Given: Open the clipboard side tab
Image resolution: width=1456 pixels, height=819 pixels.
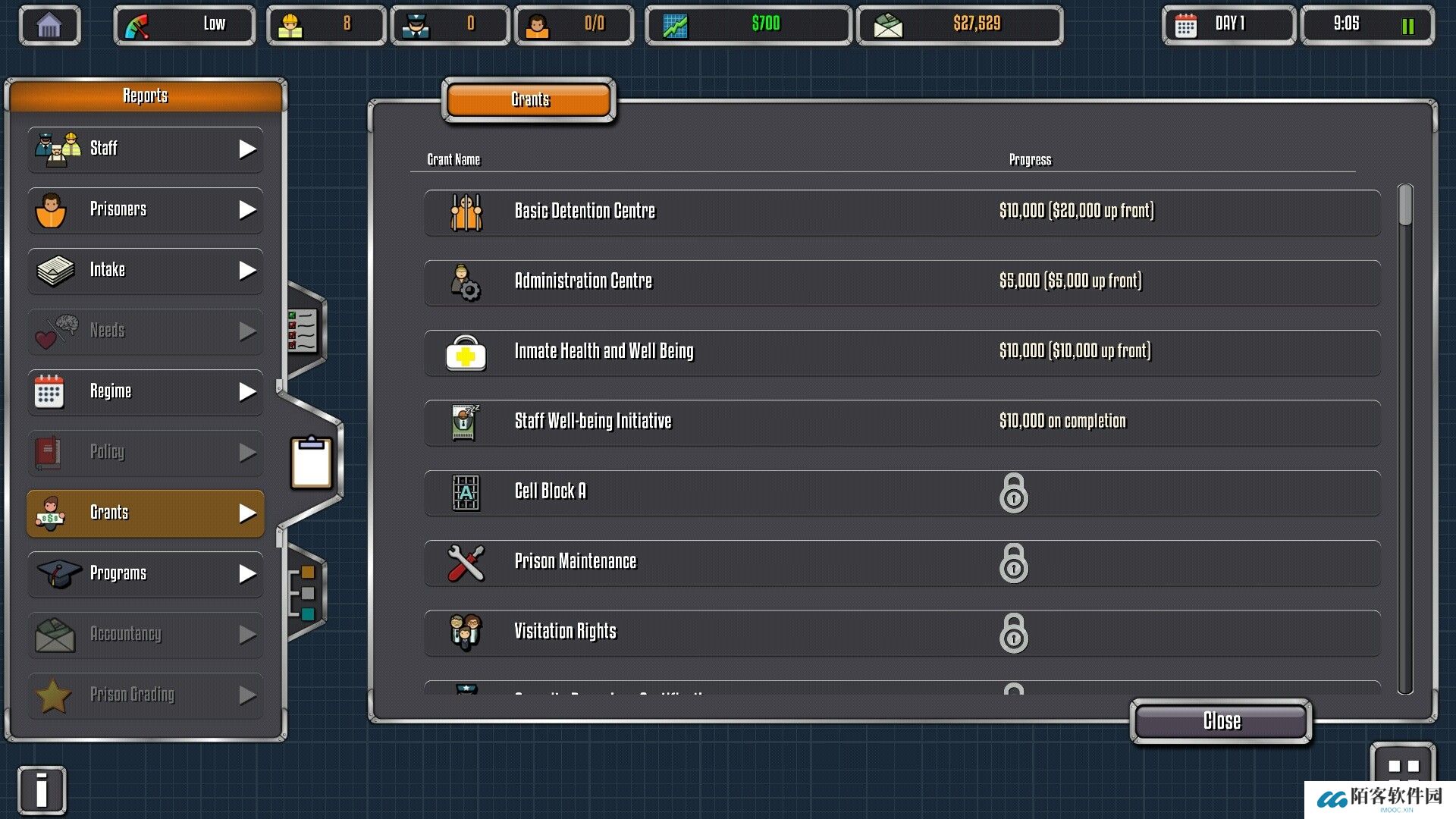Looking at the screenshot, I should [311, 462].
